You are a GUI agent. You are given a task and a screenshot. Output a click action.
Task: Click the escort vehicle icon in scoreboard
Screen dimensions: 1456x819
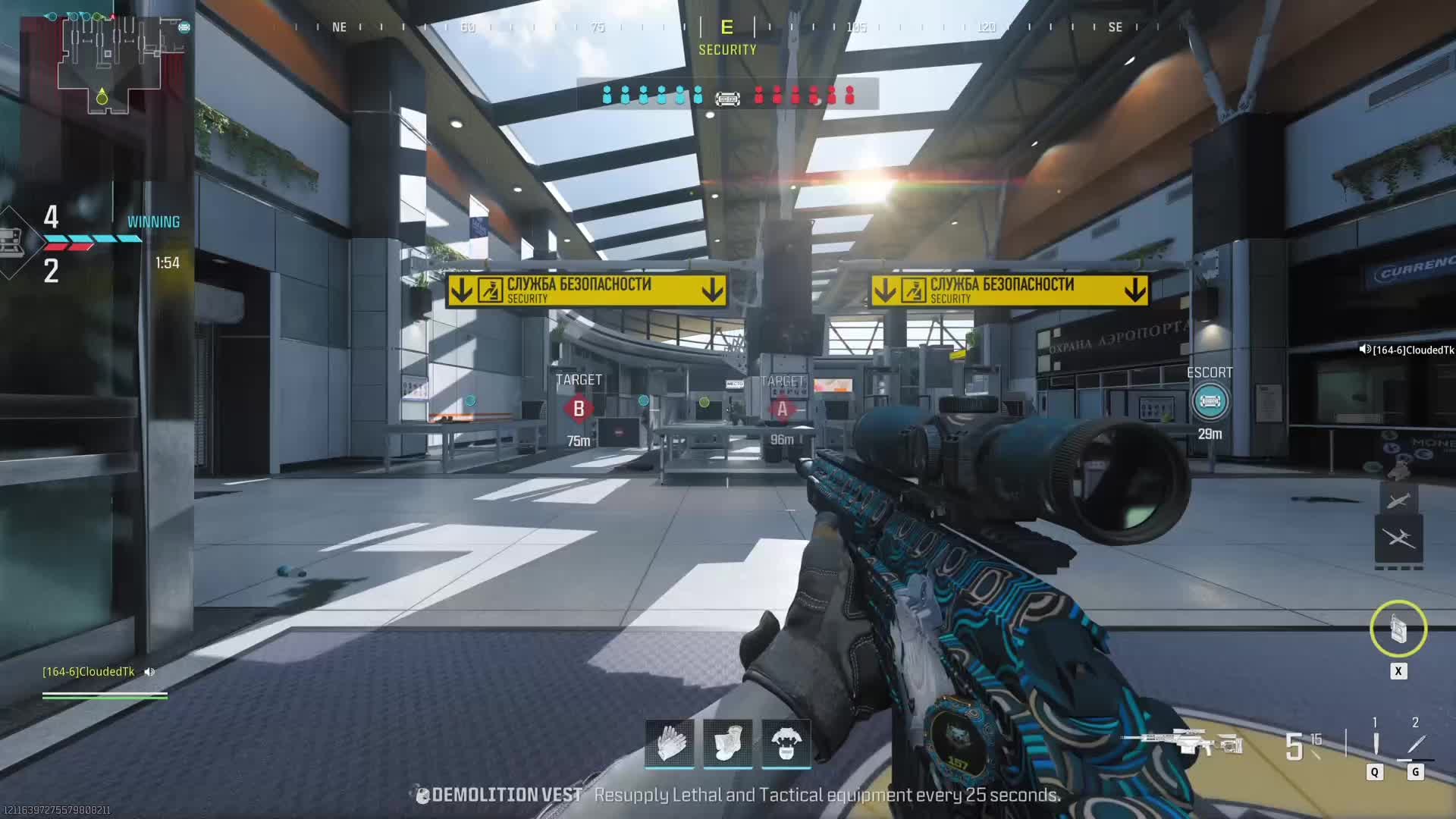(x=727, y=99)
